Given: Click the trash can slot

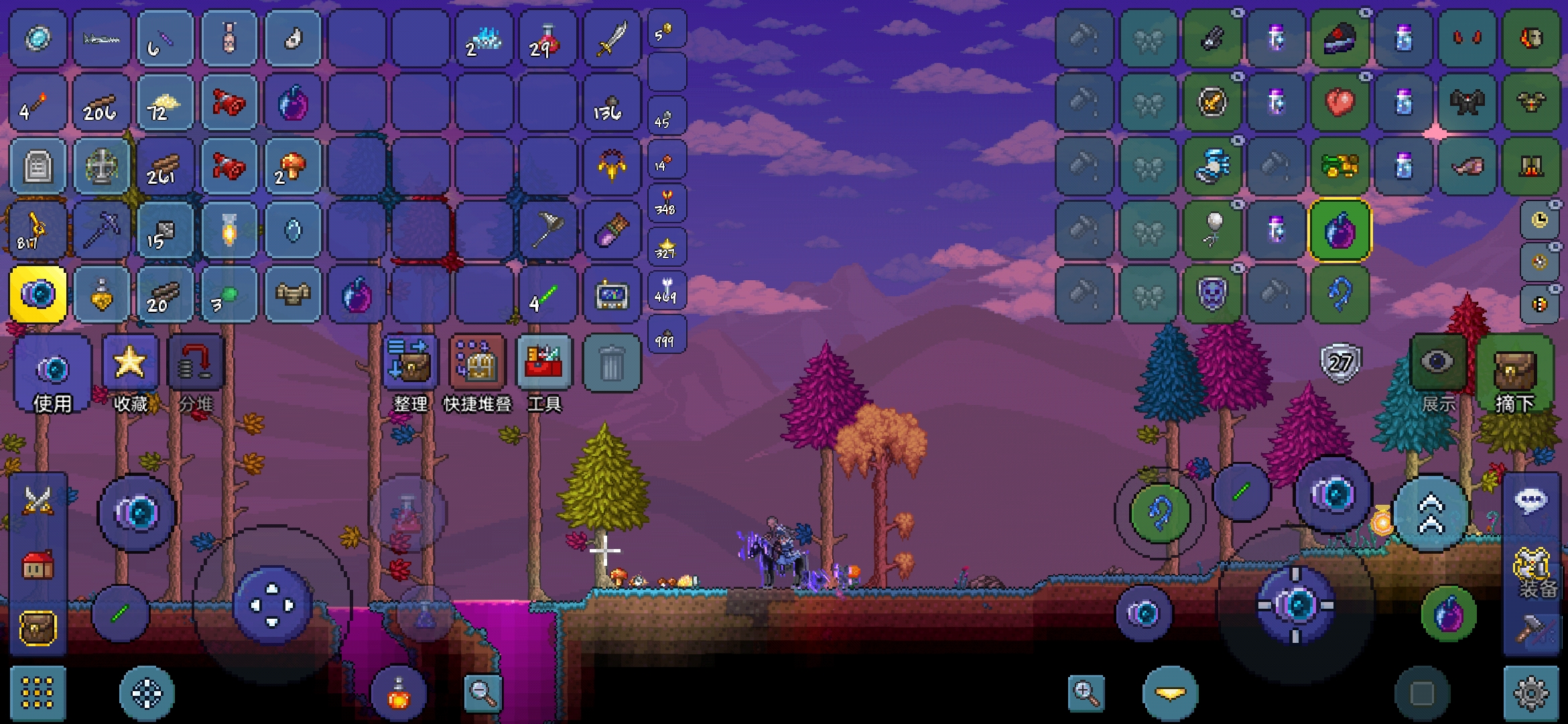Looking at the screenshot, I should pos(611,365).
